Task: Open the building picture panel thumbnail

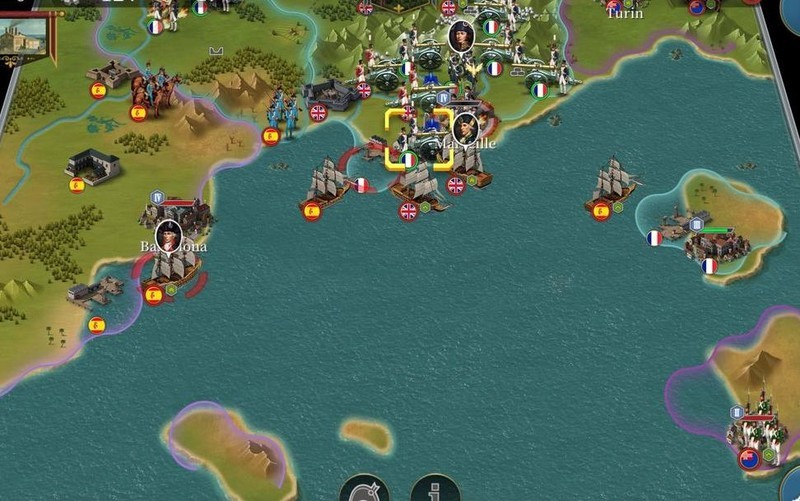Action: tap(26, 34)
